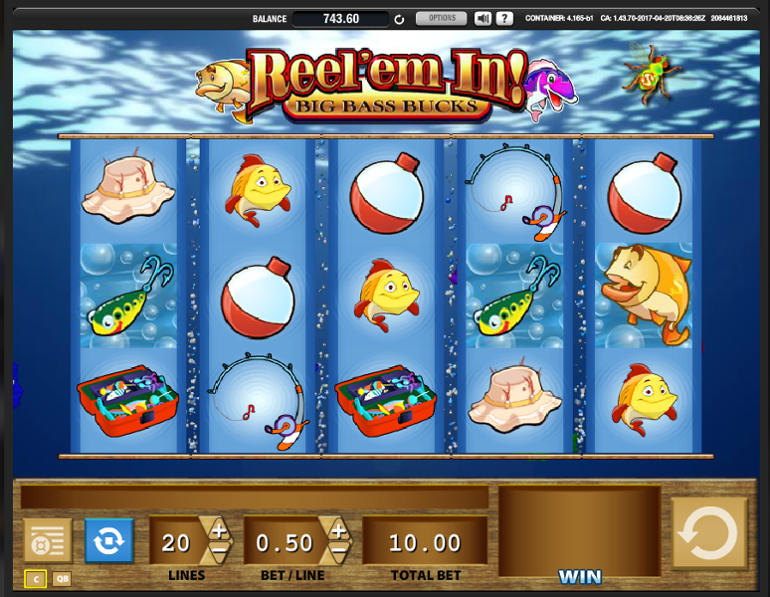Open help with the question mark button
This screenshot has height=597, width=770.
[505, 18]
